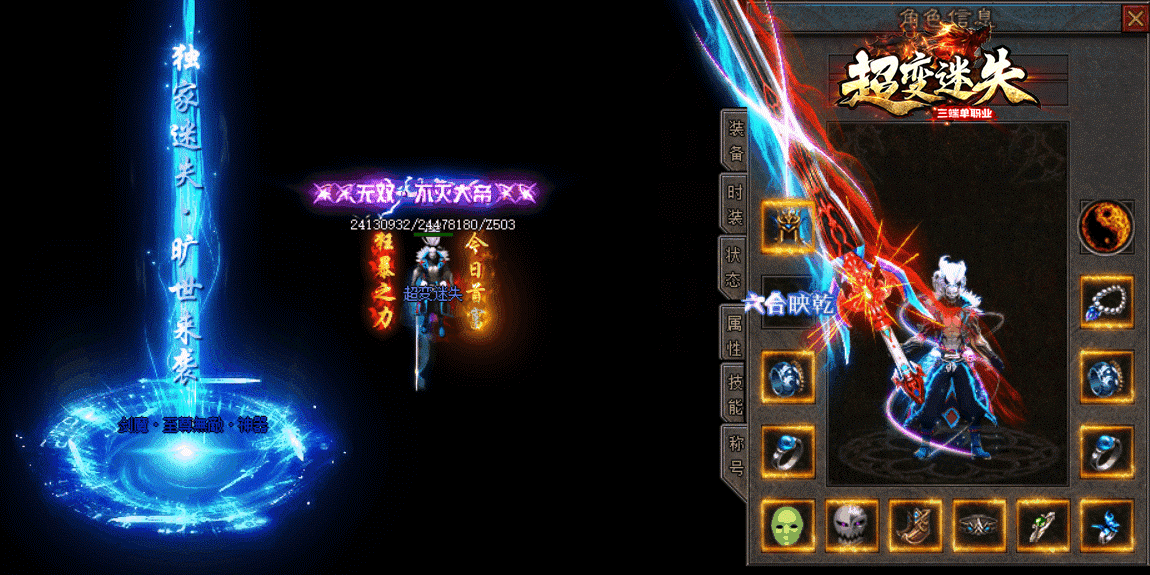Select the blue flower ornament slot

(x=1106, y=525)
